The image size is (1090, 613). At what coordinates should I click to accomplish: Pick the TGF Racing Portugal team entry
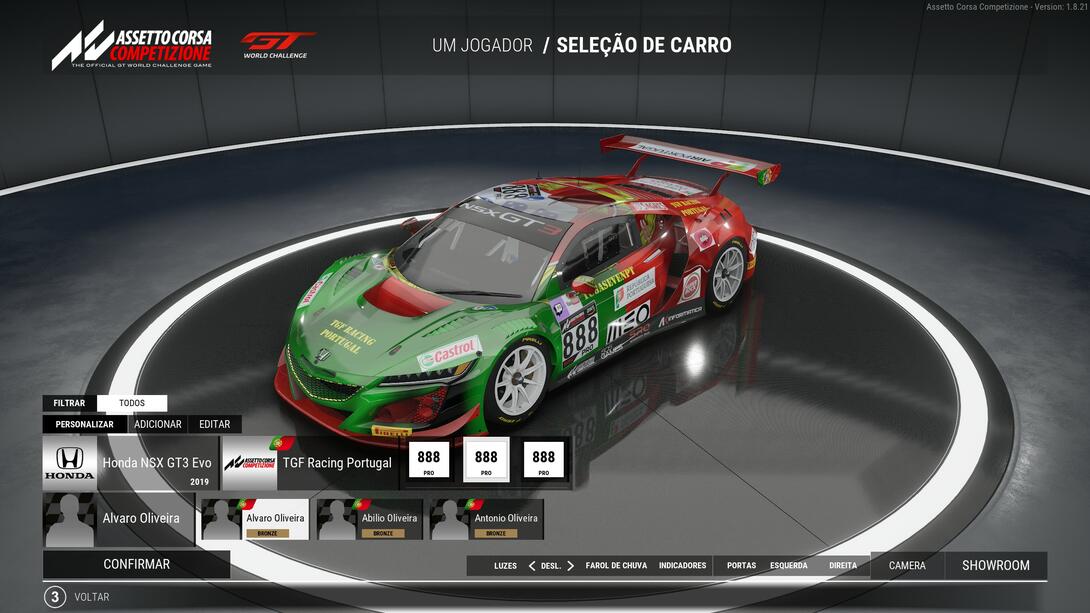coord(310,463)
